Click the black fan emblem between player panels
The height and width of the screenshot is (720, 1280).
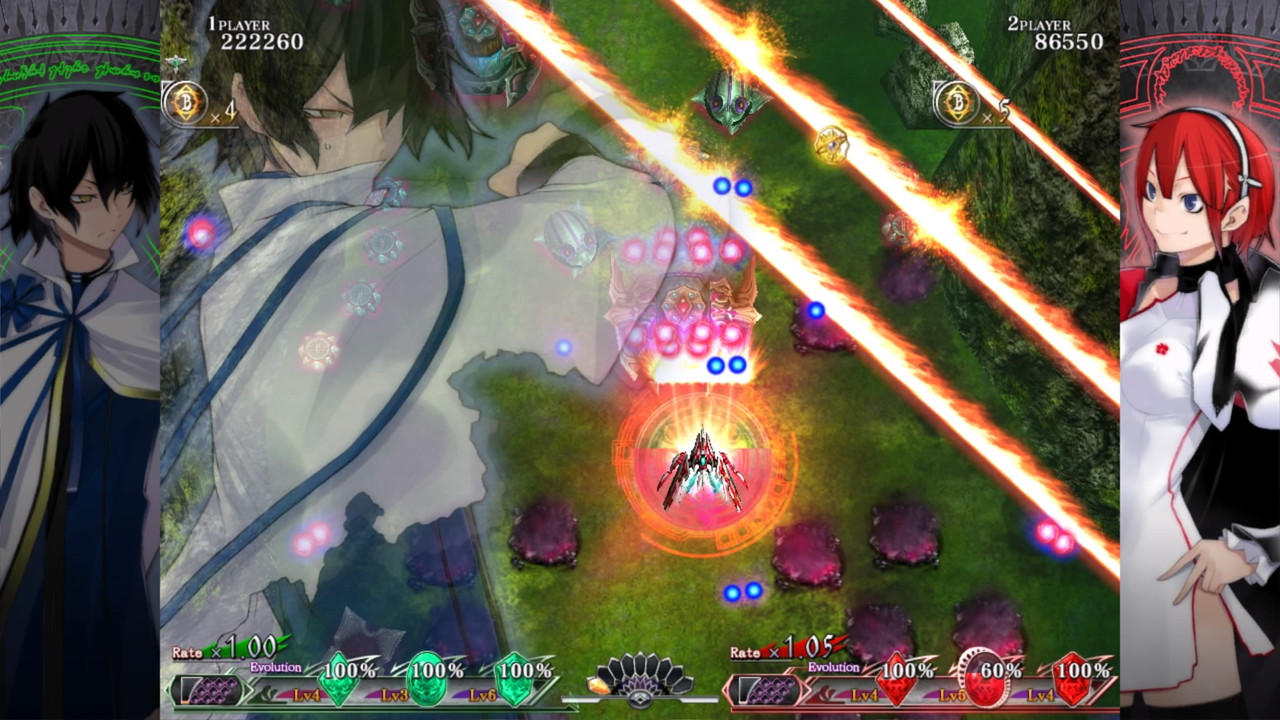[x=641, y=678]
